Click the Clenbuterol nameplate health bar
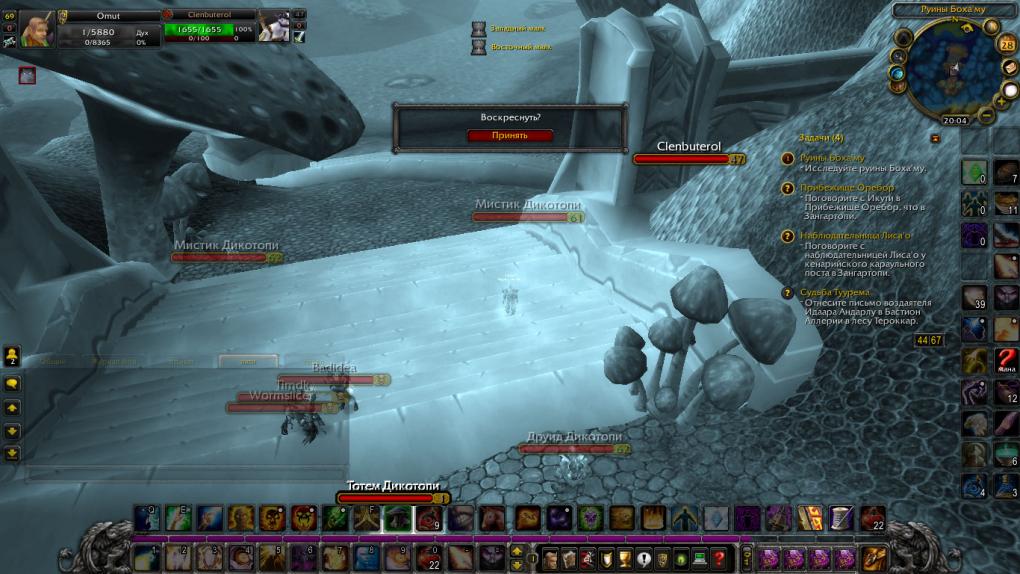1020x574 pixels. 689,159
